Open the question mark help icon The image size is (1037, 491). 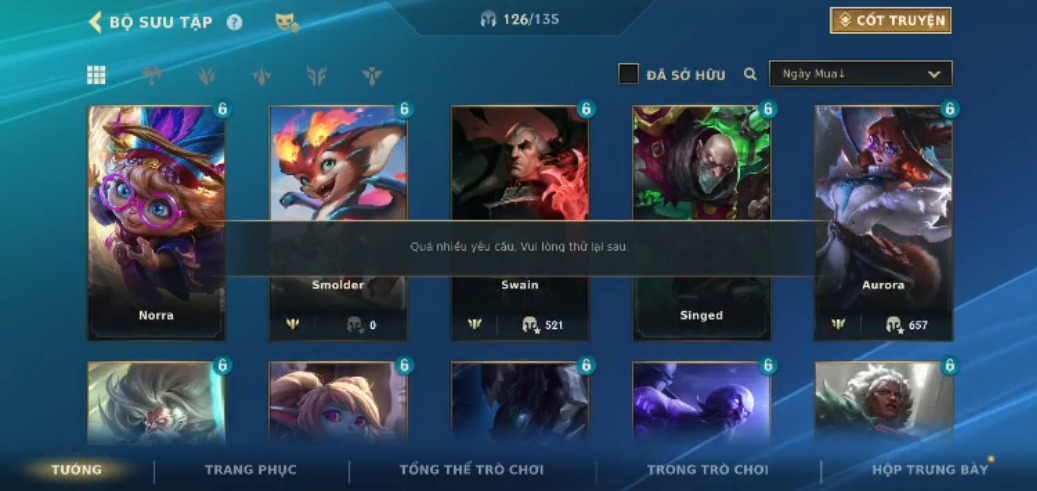click(x=234, y=22)
